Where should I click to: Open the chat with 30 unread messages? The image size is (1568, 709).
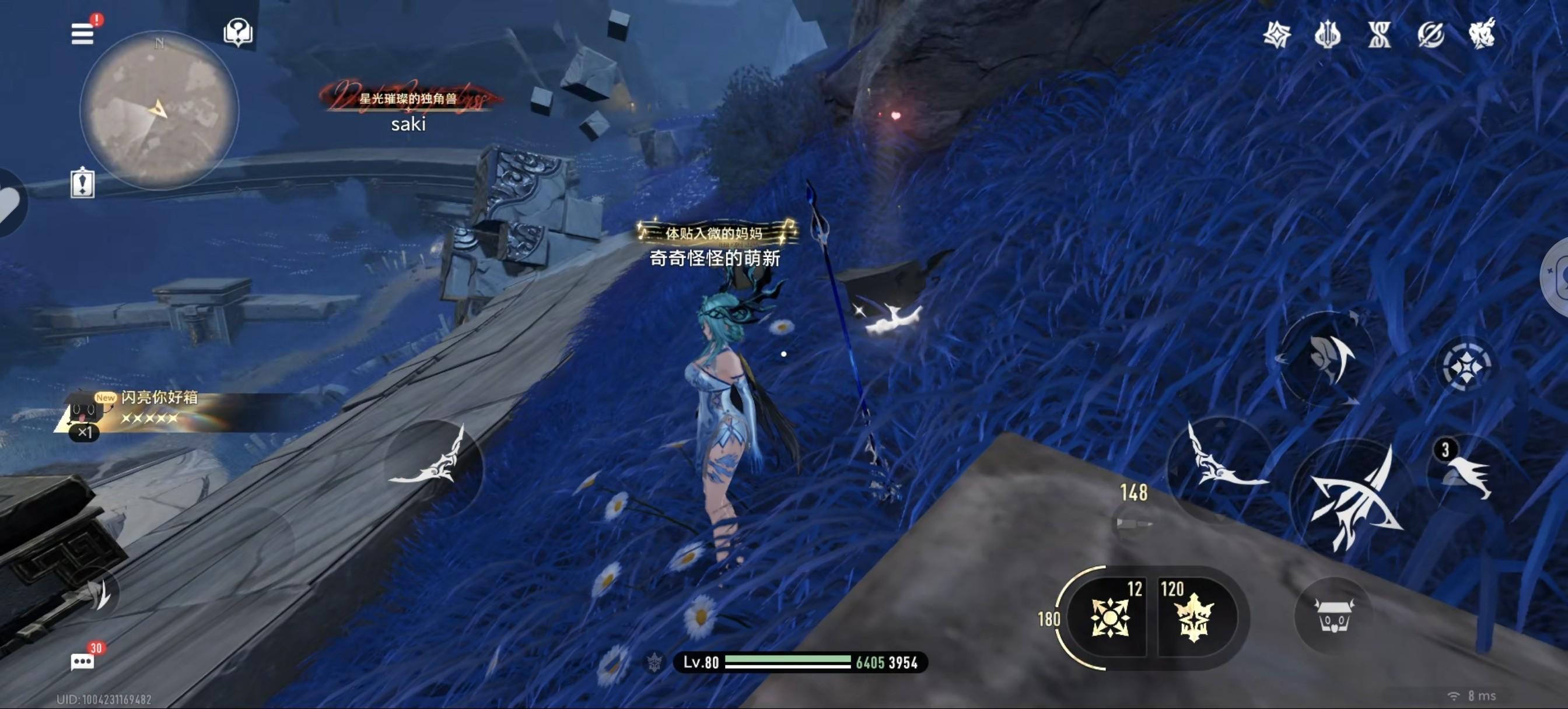[83, 662]
